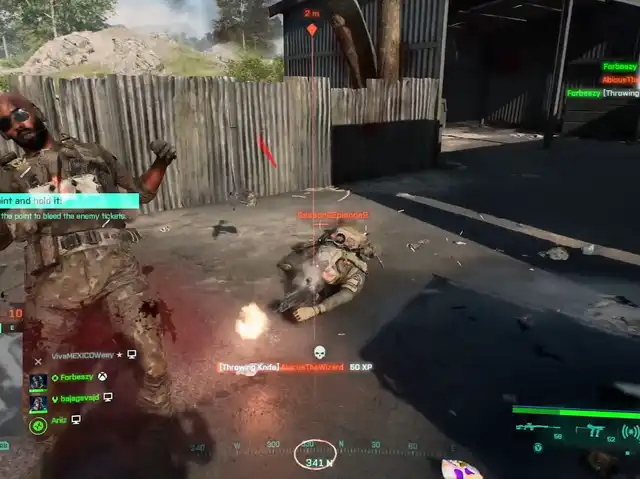This screenshot has height=479, width=640.
Task: Activate the sensor gadget icon
Action: pyautogui.click(x=630, y=431)
